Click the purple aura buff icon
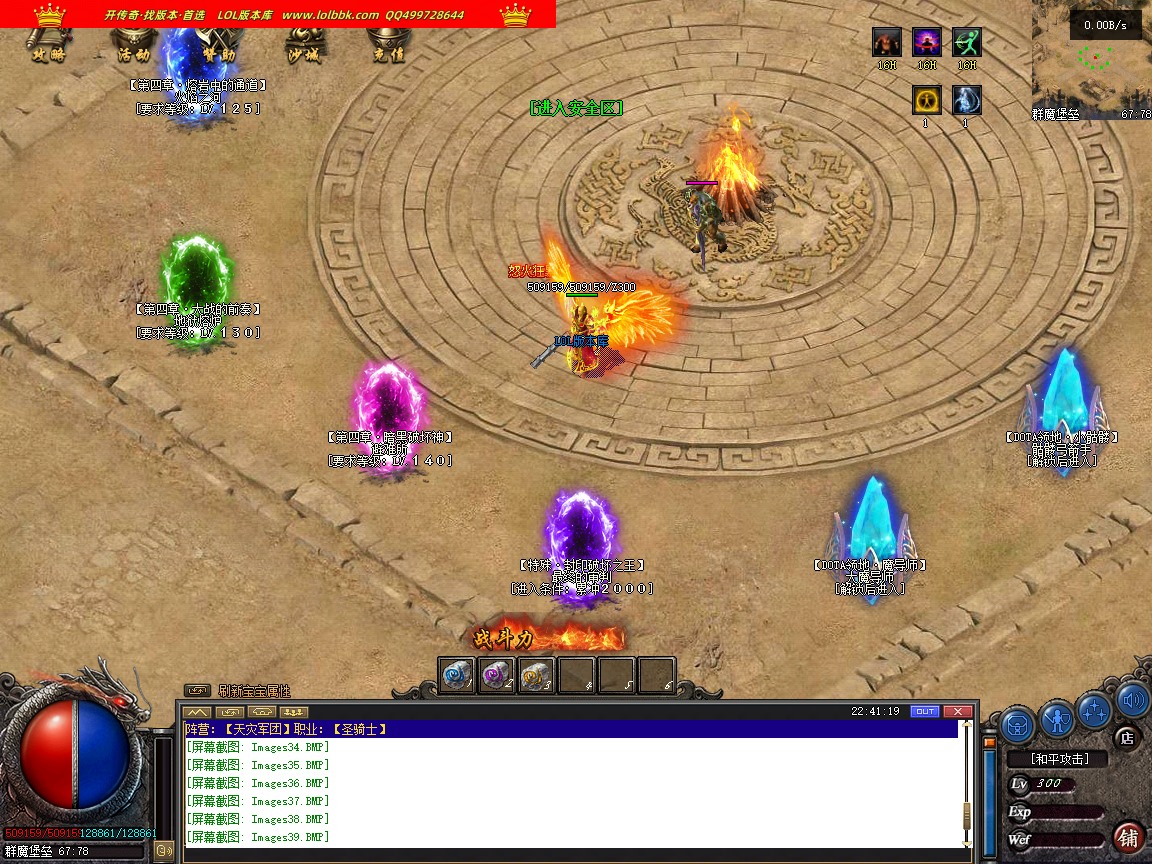 pos(927,42)
